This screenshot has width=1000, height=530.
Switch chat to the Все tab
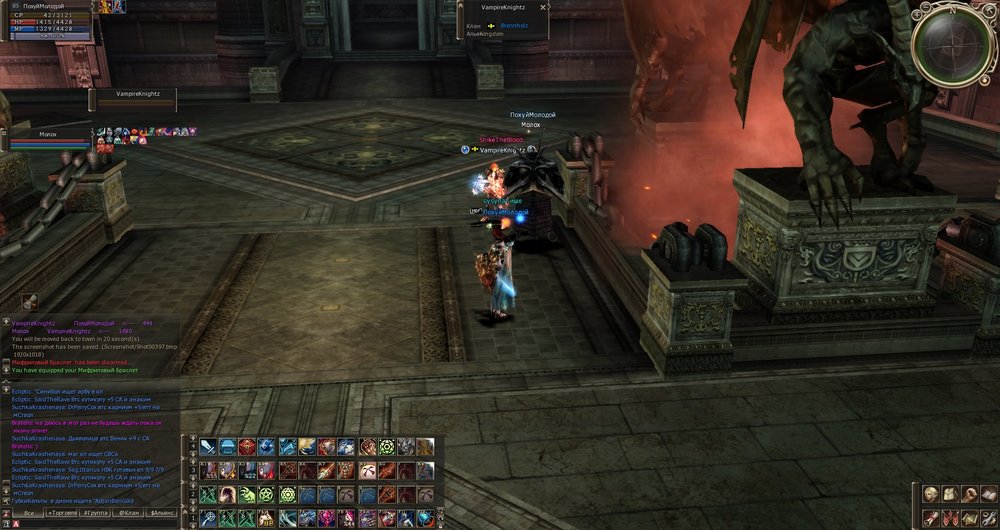click(30, 512)
